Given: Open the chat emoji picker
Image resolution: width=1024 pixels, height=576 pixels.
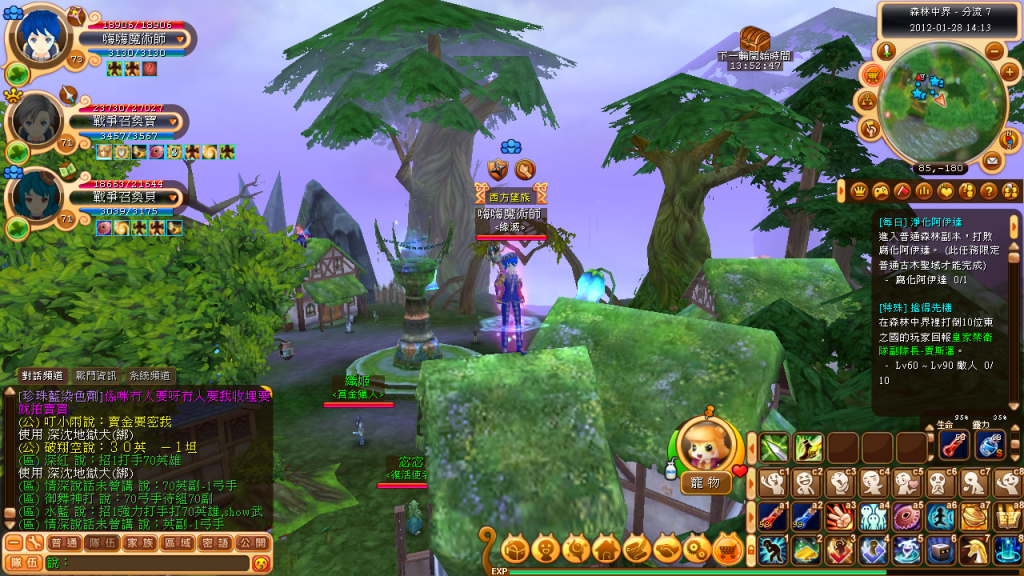Looking at the screenshot, I should pos(260,564).
